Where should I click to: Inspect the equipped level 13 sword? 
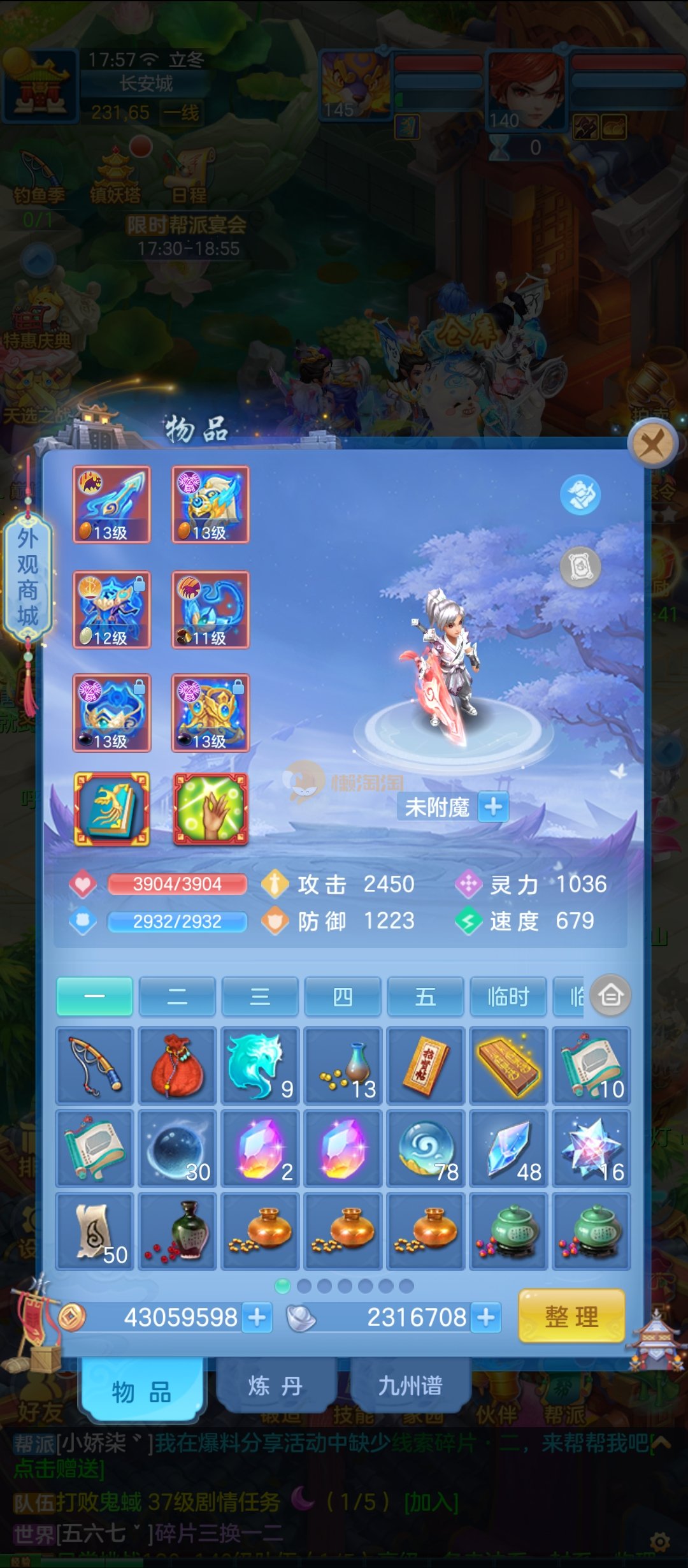(112, 504)
